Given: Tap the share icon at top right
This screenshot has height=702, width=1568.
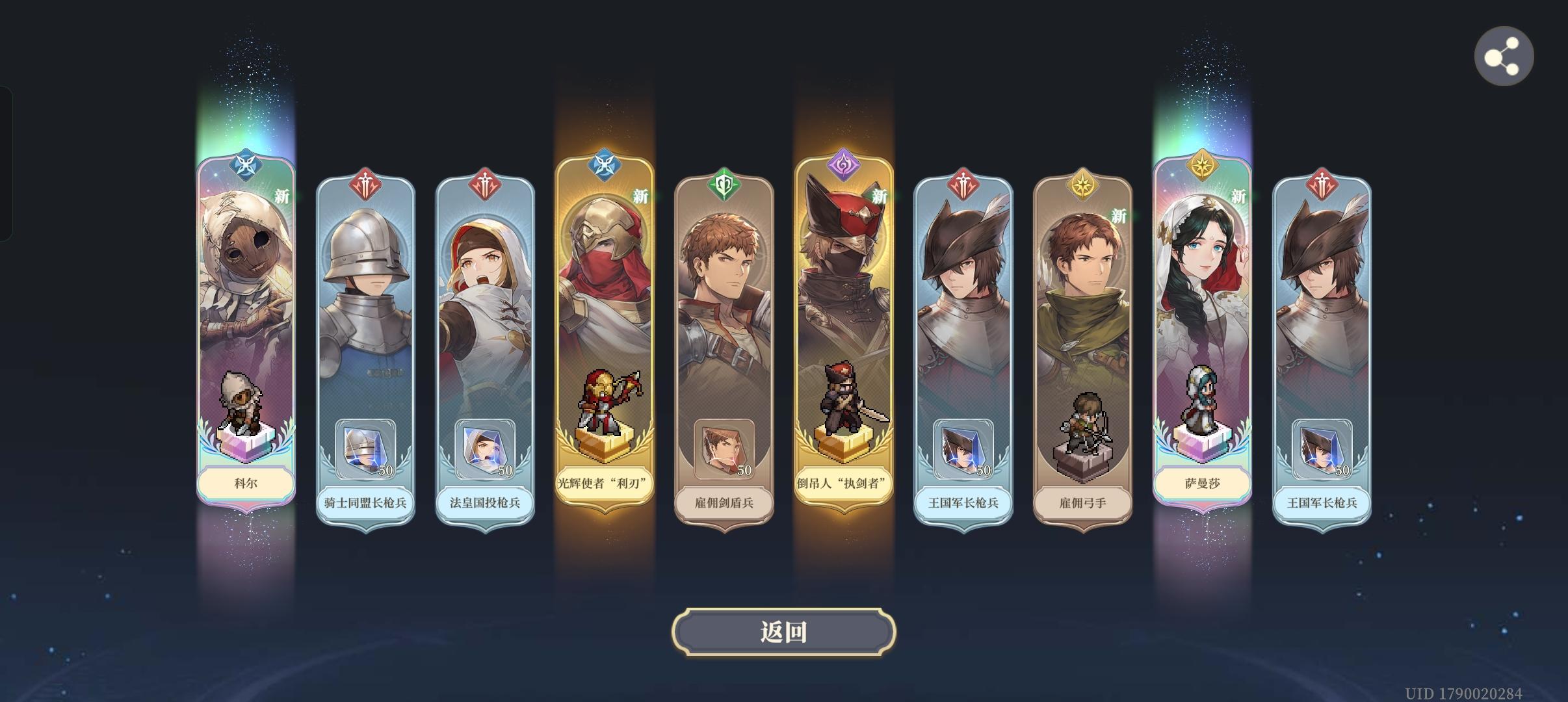Looking at the screenshot, I should pyautogui.click(x=1505, y=56).
